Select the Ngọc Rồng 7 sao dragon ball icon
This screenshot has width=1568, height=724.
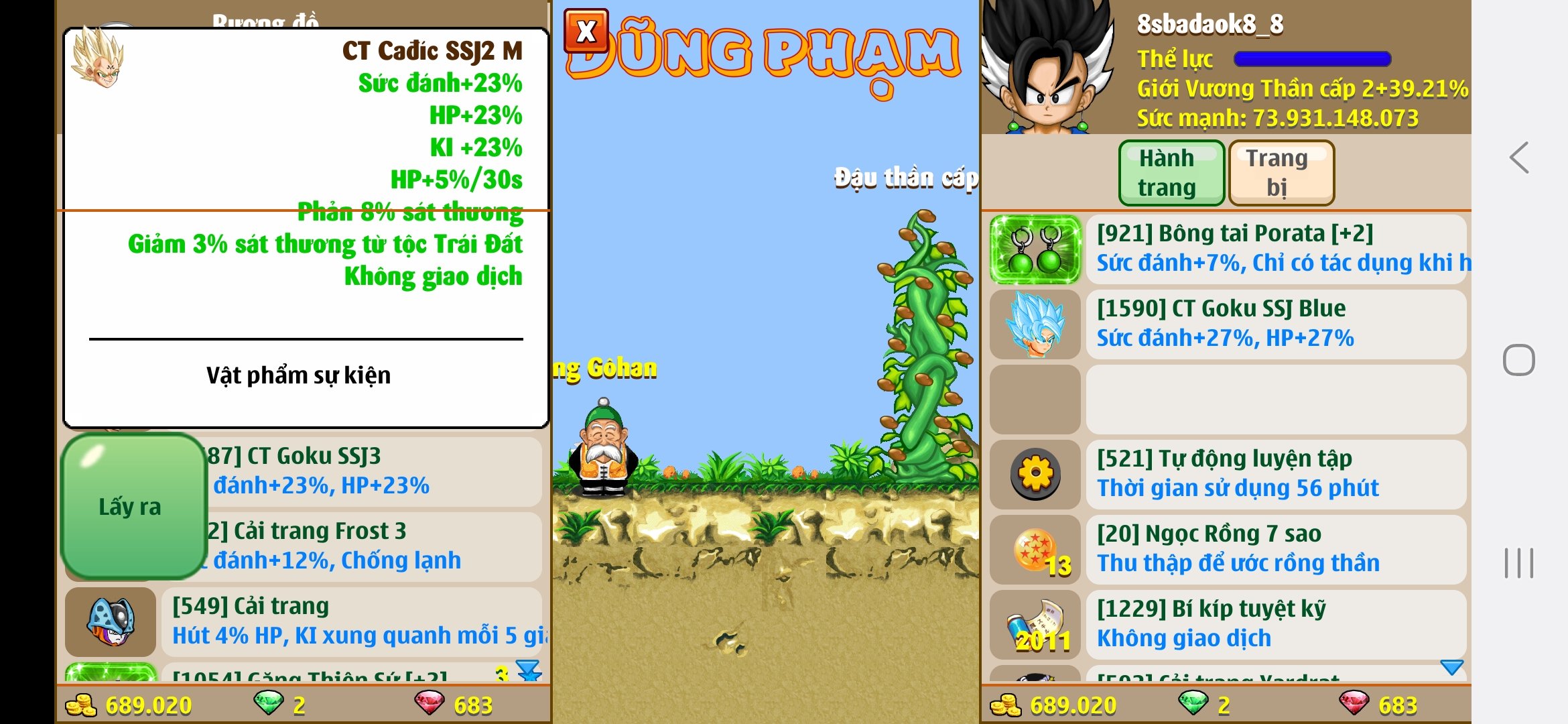[1034, 548]
